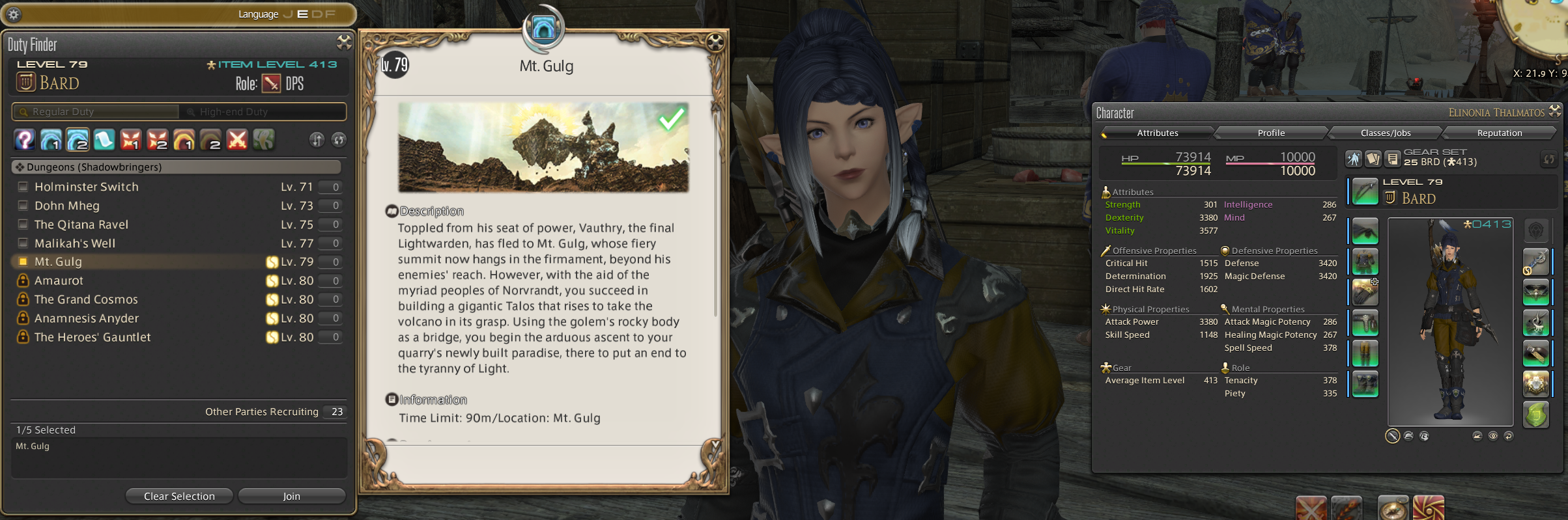This screenshot has height=520, width=1568.
Task: View the Reputation tab
Action: click(x=1500, y=133)
